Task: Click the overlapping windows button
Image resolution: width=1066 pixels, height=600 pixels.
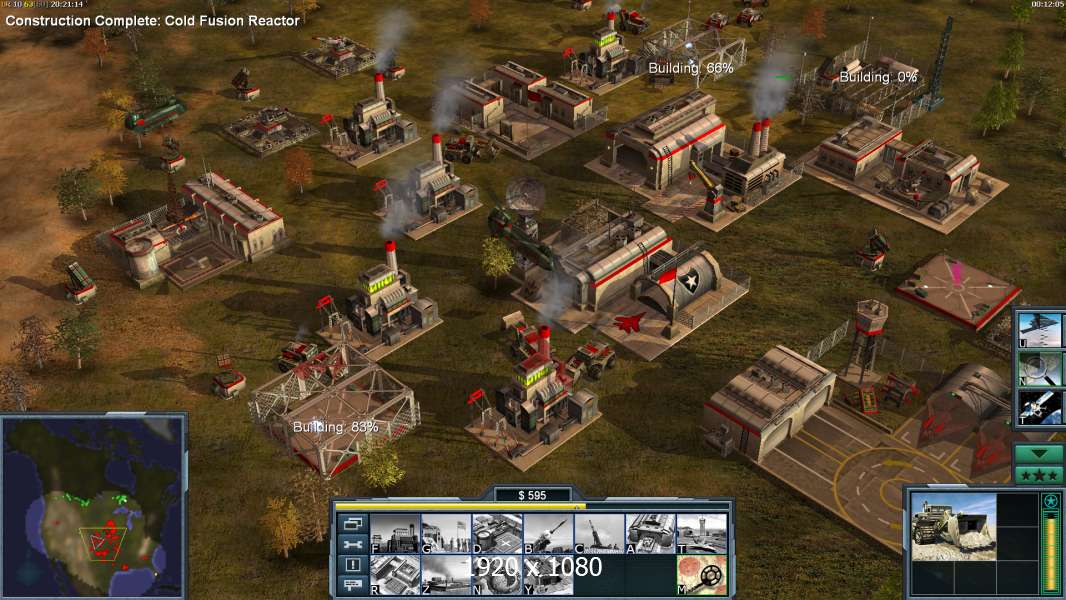Action: pos(351,523)
